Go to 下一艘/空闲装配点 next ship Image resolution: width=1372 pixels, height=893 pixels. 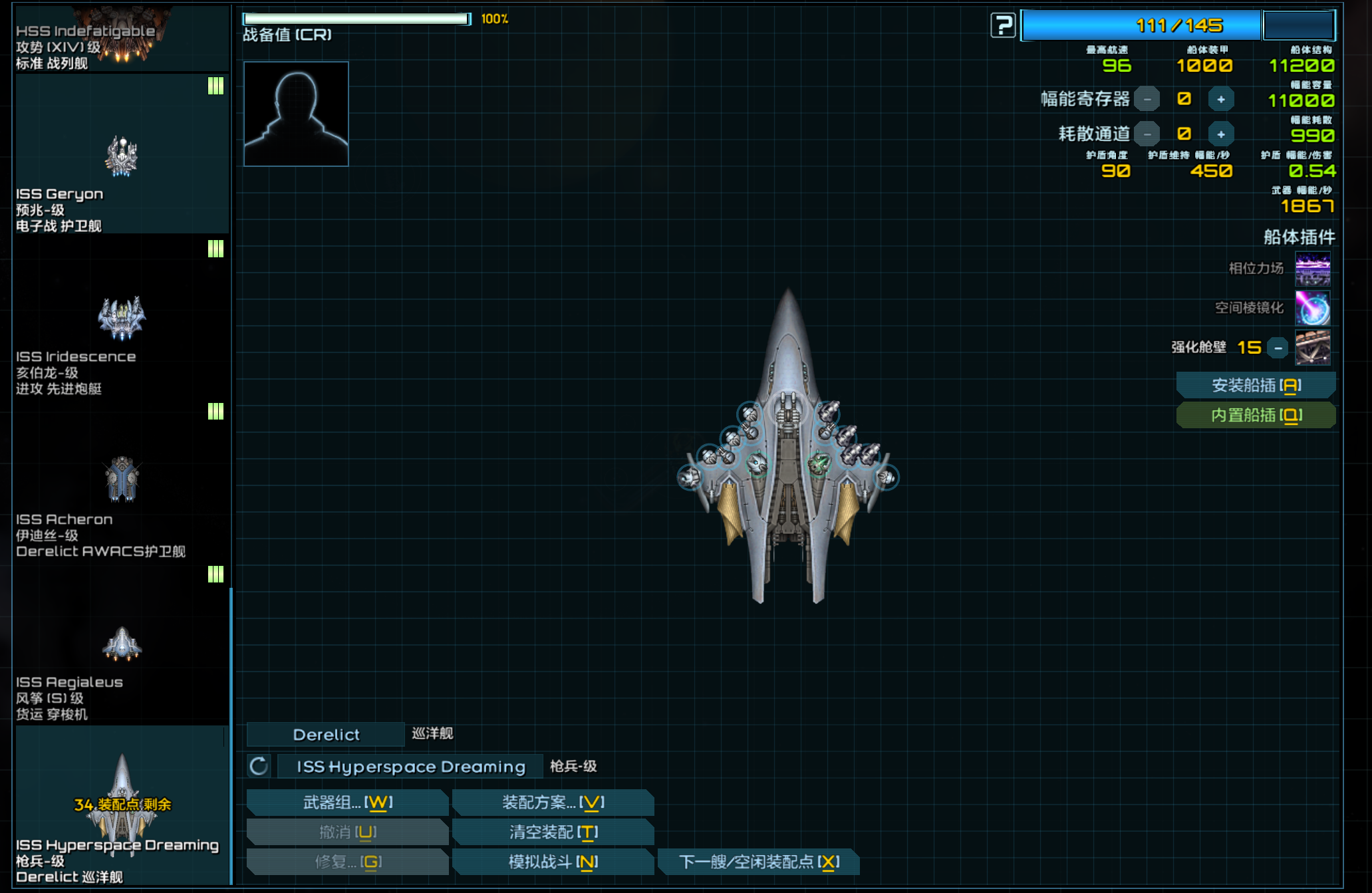pos(758,862)
